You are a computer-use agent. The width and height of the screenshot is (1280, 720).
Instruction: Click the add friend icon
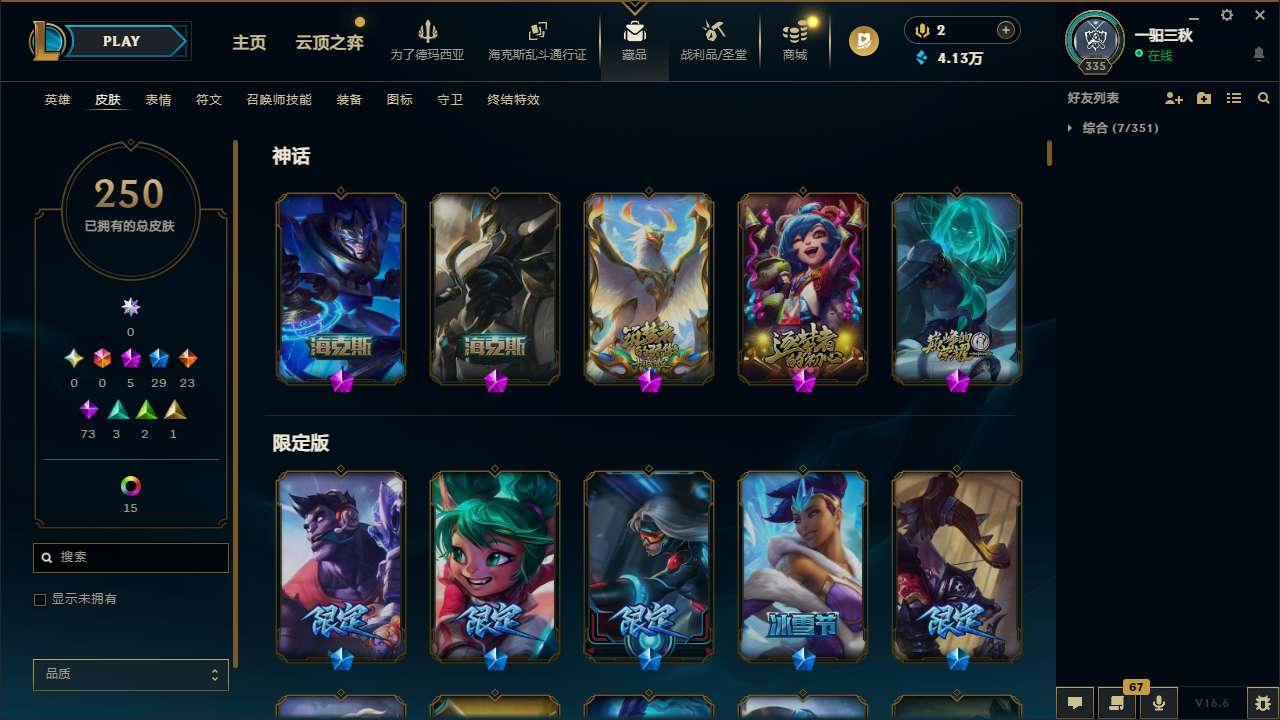click(1172, 98)
